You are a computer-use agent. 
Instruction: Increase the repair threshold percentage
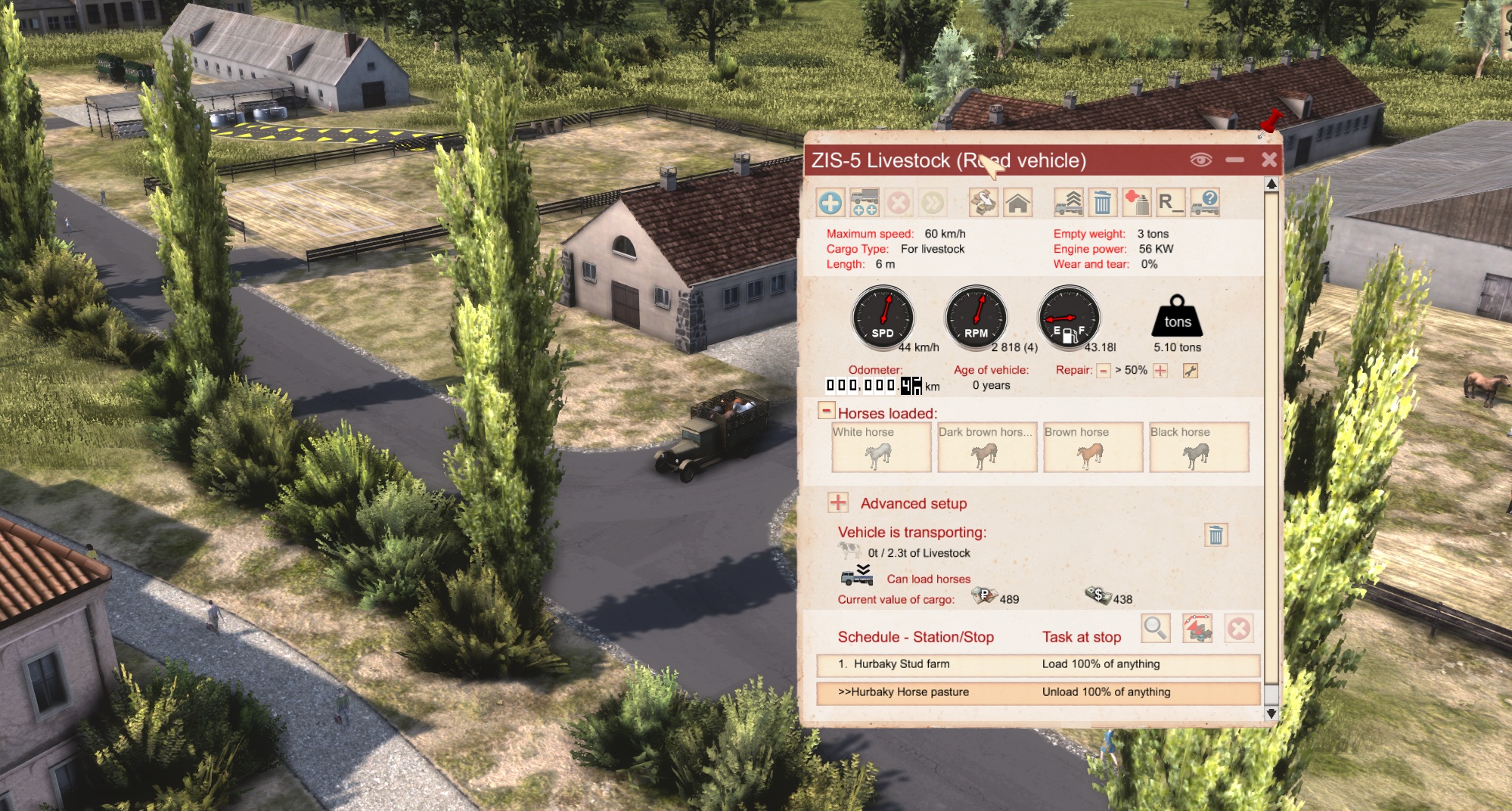click(x=1160, y=371)
